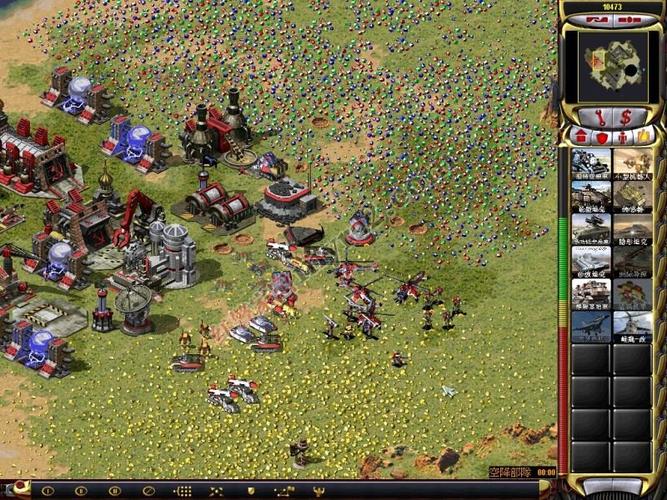The height and width of the screenshot is (500, 667).
Task: Switch to the red shield defenses tab
Action: pos(601,136)
